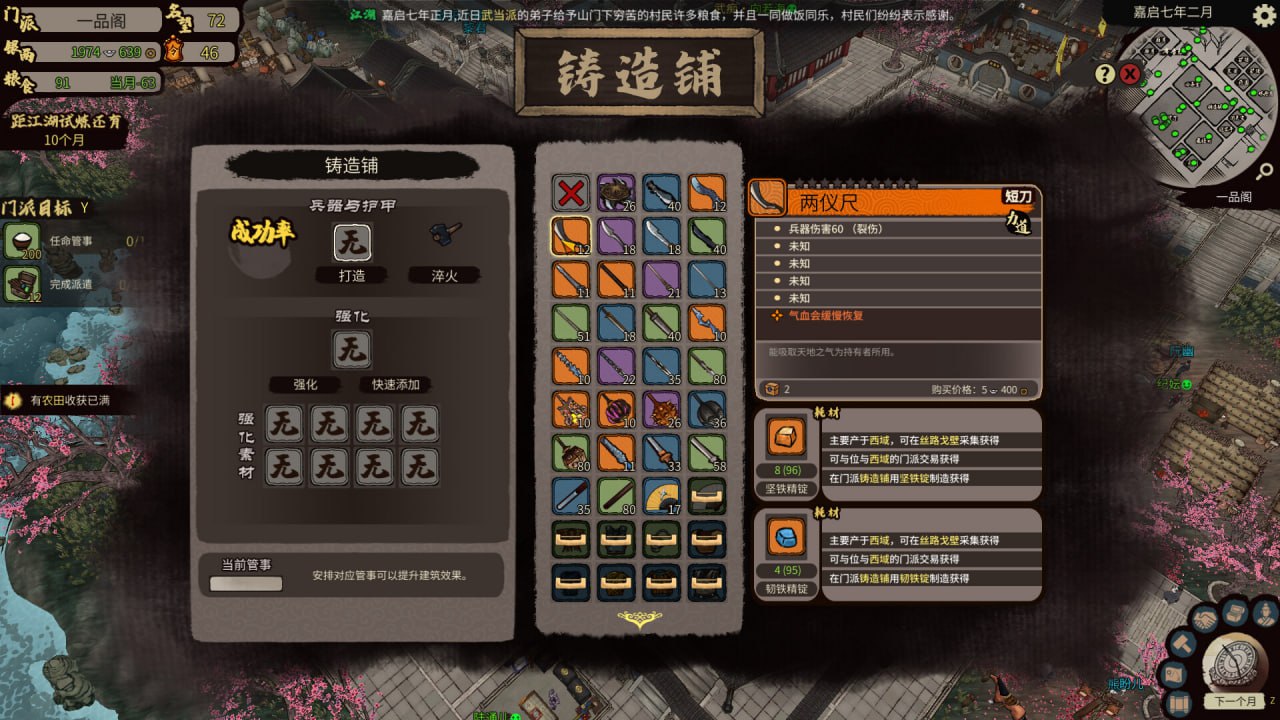The image size is (1280, 720).
Task: Open the settings gear in the top right corner
Action: (1262, 16)
